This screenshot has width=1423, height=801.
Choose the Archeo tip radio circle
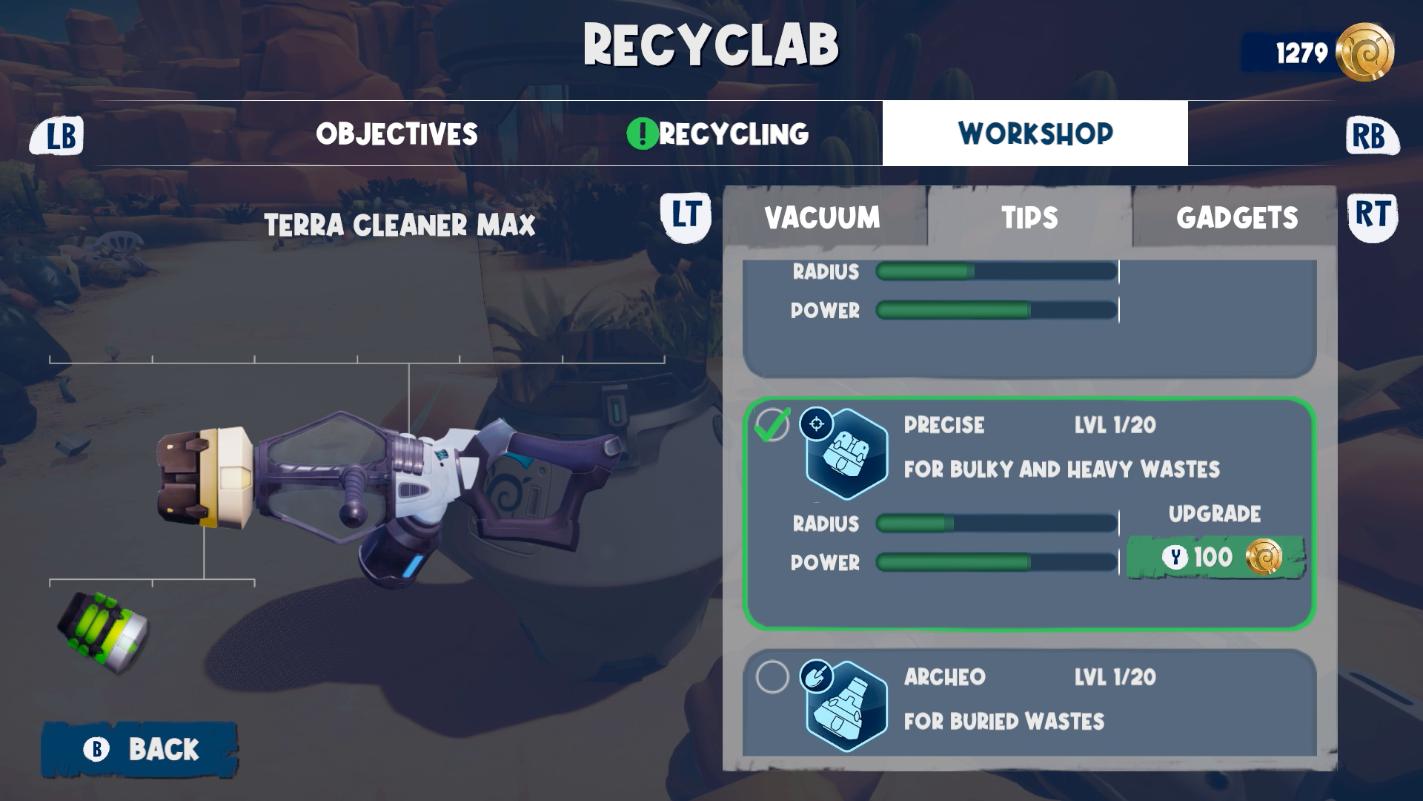pyautogui.click(x=772, y=677)
